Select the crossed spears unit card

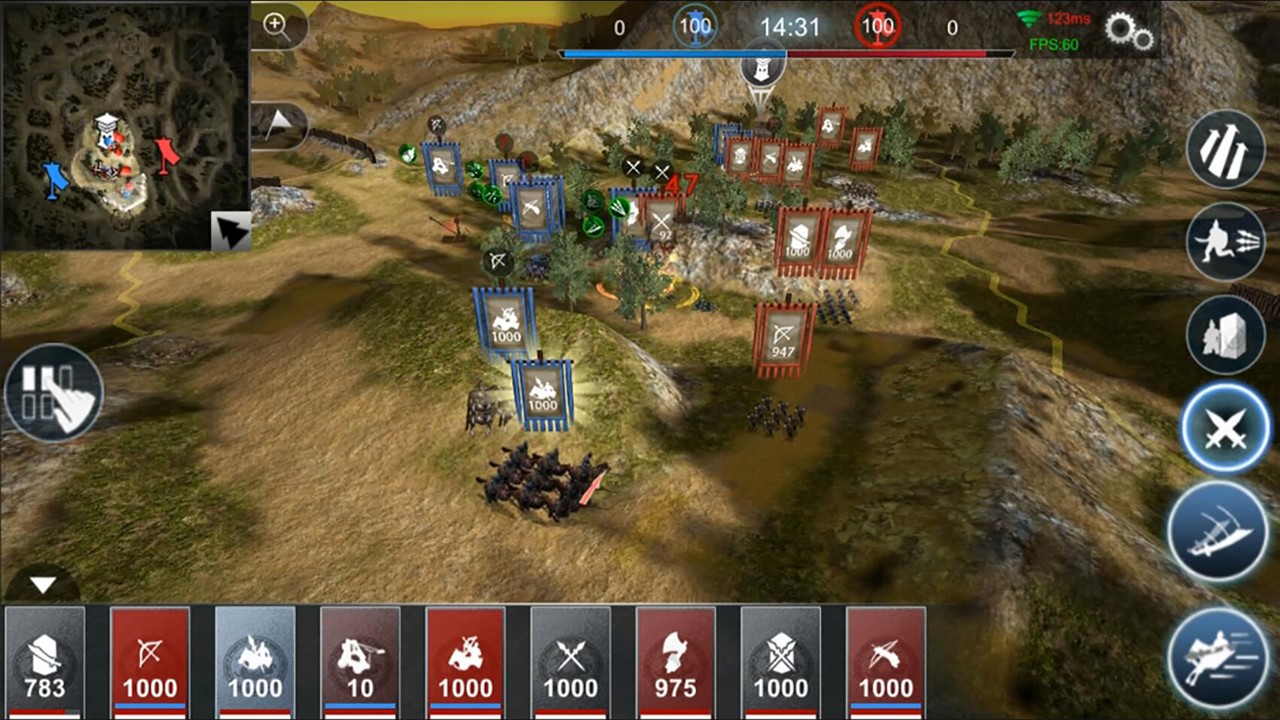coord(570,662)
